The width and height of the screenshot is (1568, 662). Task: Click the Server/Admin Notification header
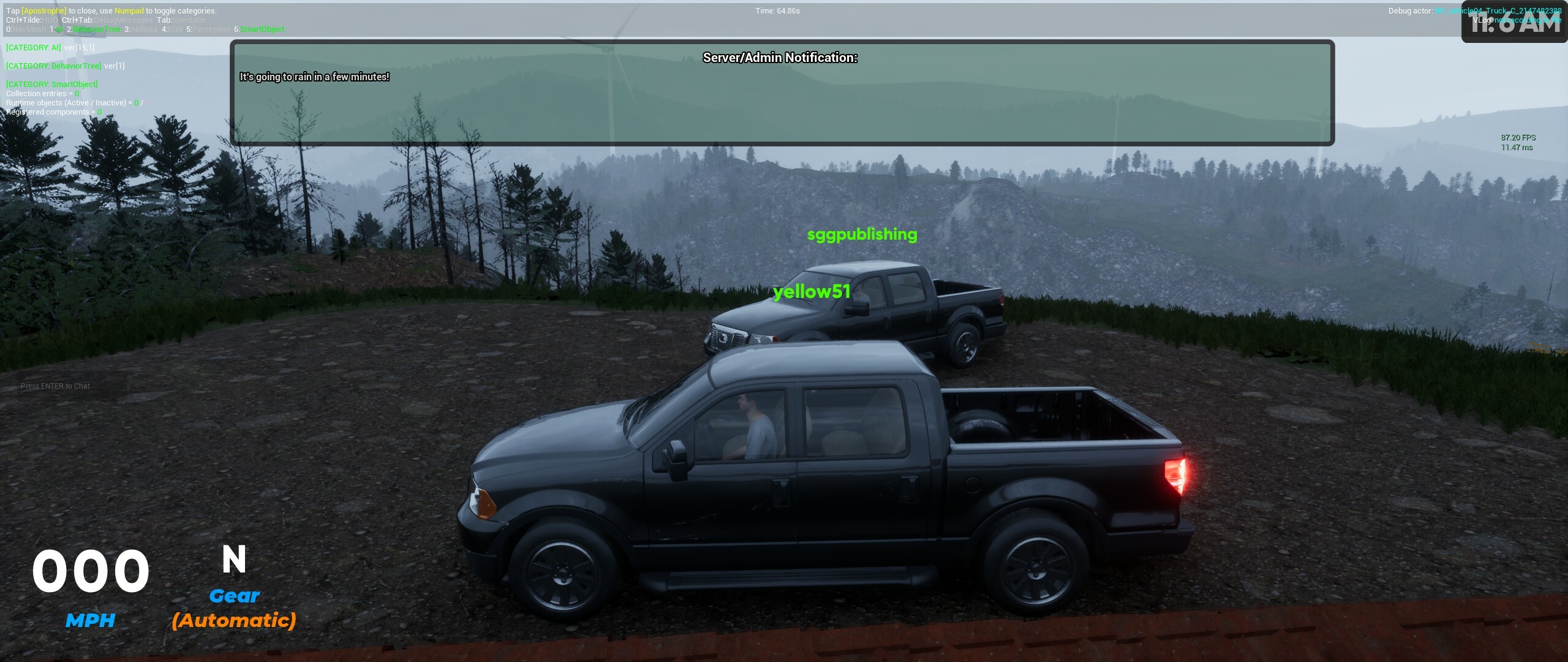(780, 58)
